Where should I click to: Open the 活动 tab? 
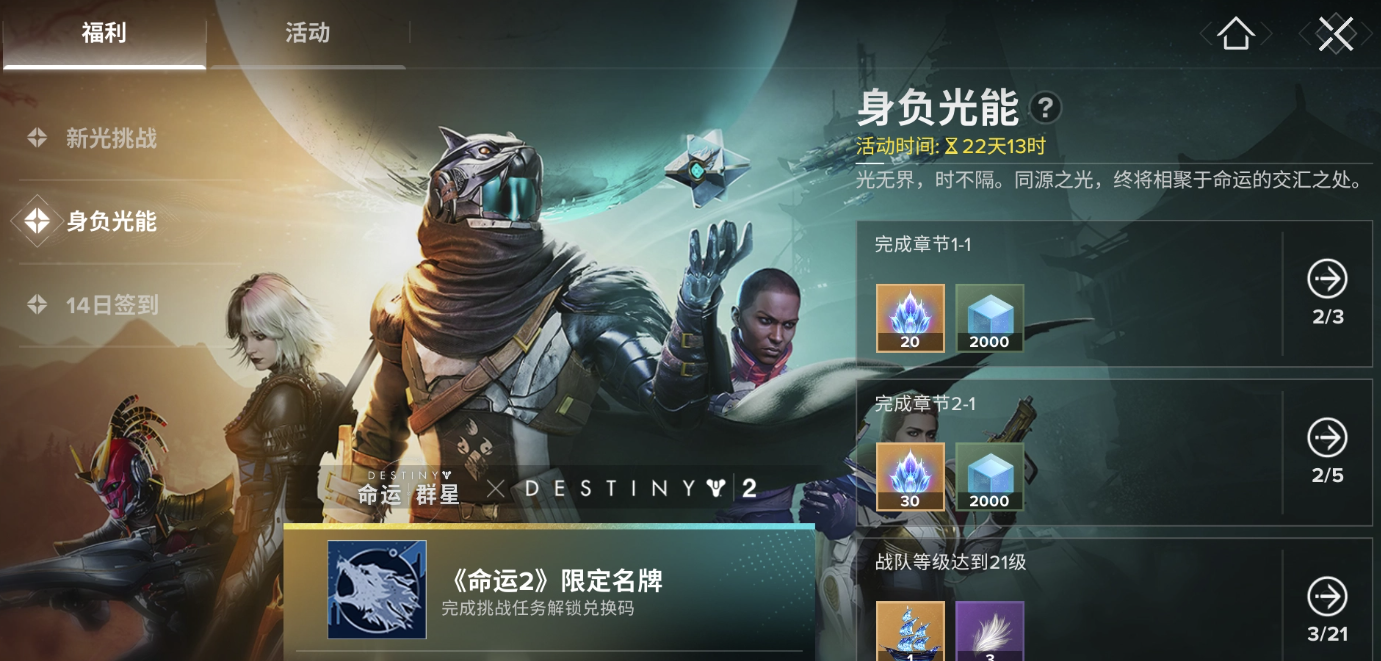click(x=307, y=34)
